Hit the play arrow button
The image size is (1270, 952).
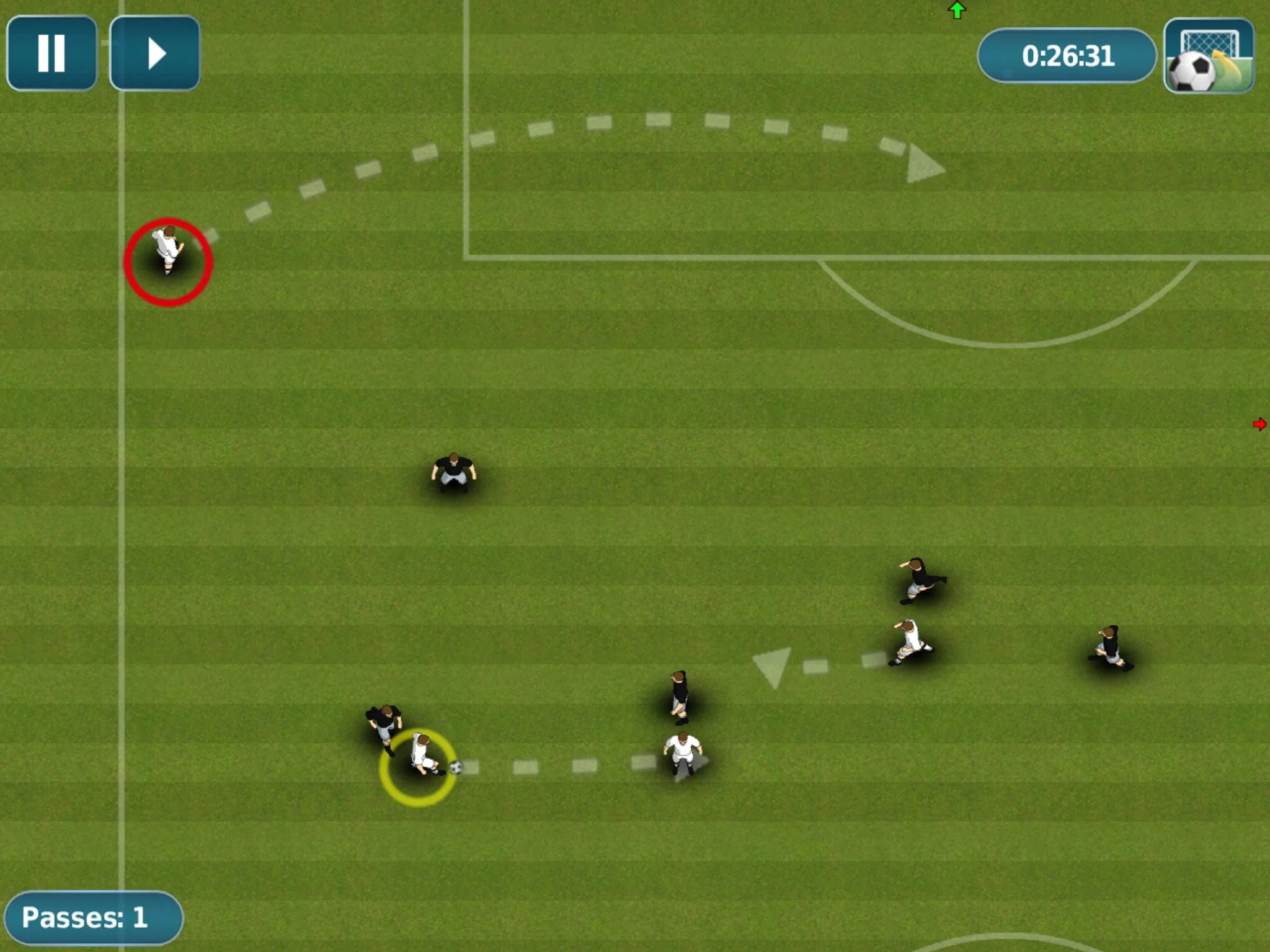pyautogui.click(x=155, y=53)
